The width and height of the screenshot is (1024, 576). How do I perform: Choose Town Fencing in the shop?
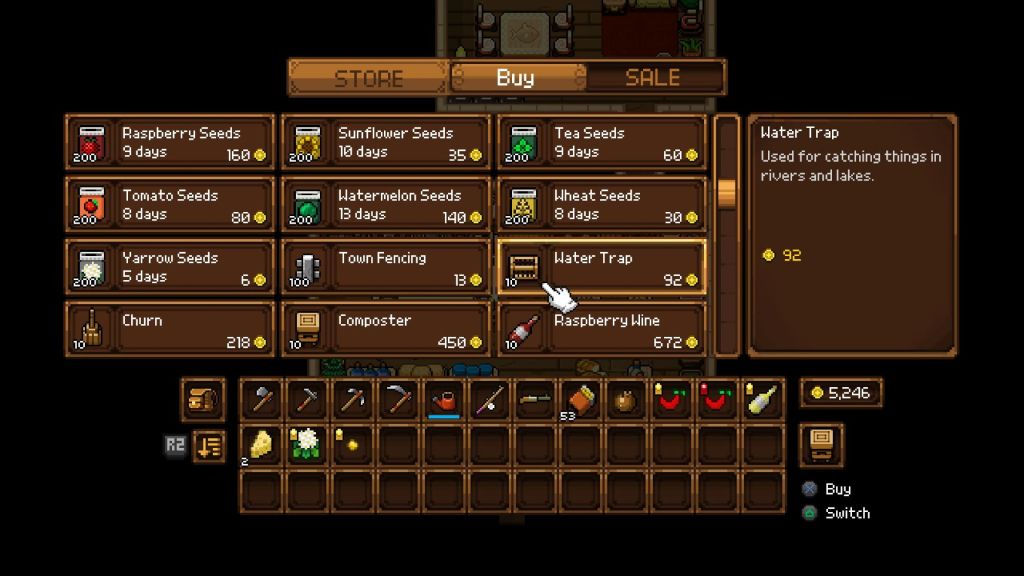point(386,267)
